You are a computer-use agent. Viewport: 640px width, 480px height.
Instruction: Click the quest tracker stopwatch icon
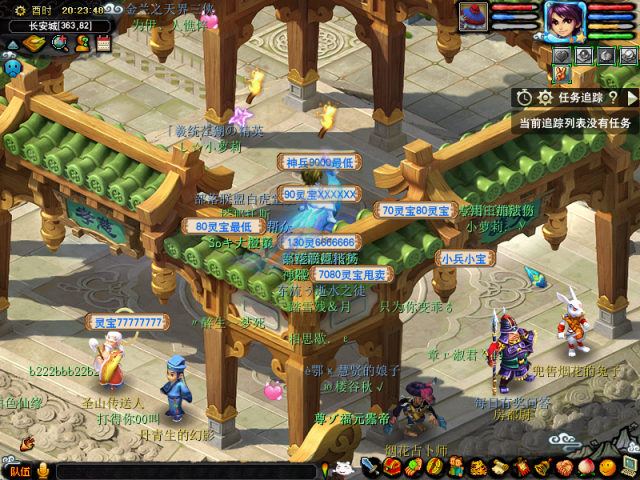pos(525,97)
